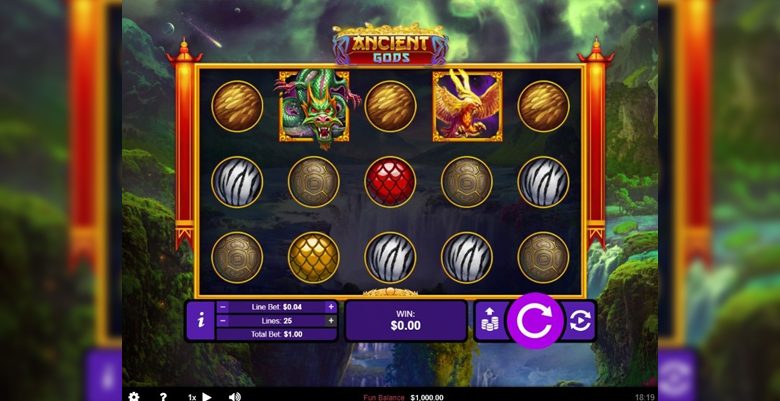Spin the reels with the purple button

point(535,321)
